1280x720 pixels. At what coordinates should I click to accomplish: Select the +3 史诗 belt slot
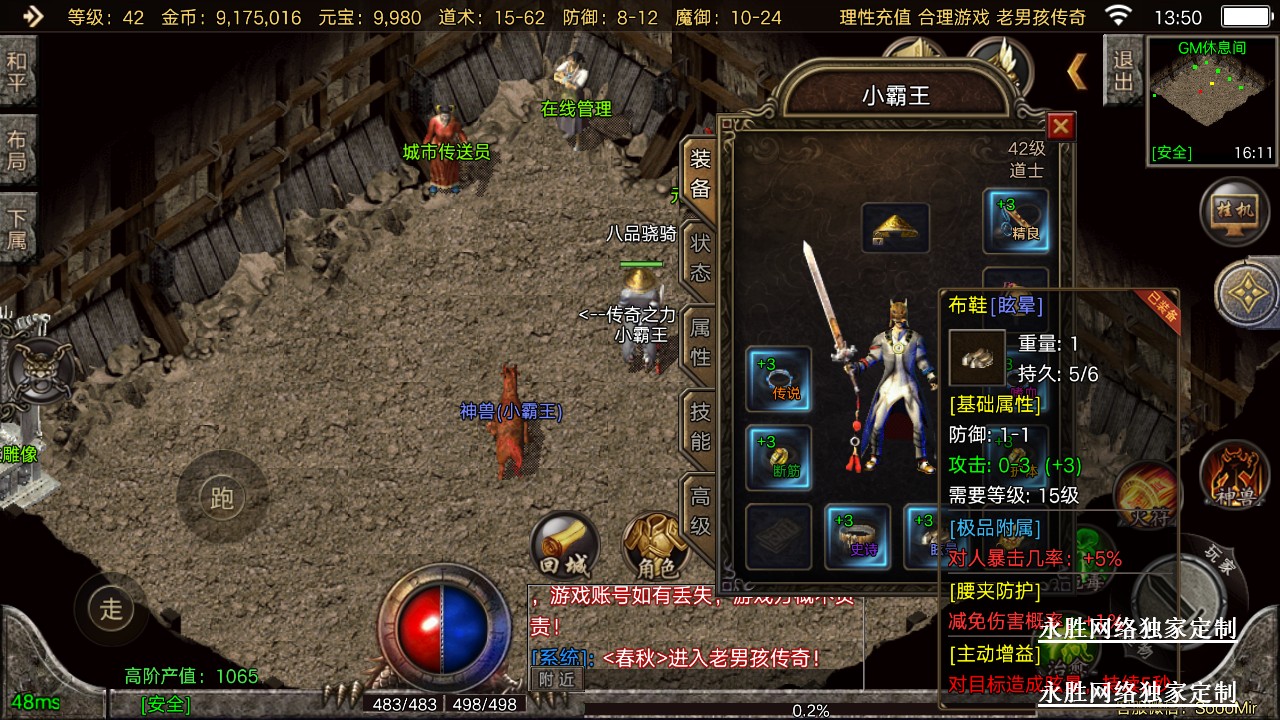click(x=857, y=536)
